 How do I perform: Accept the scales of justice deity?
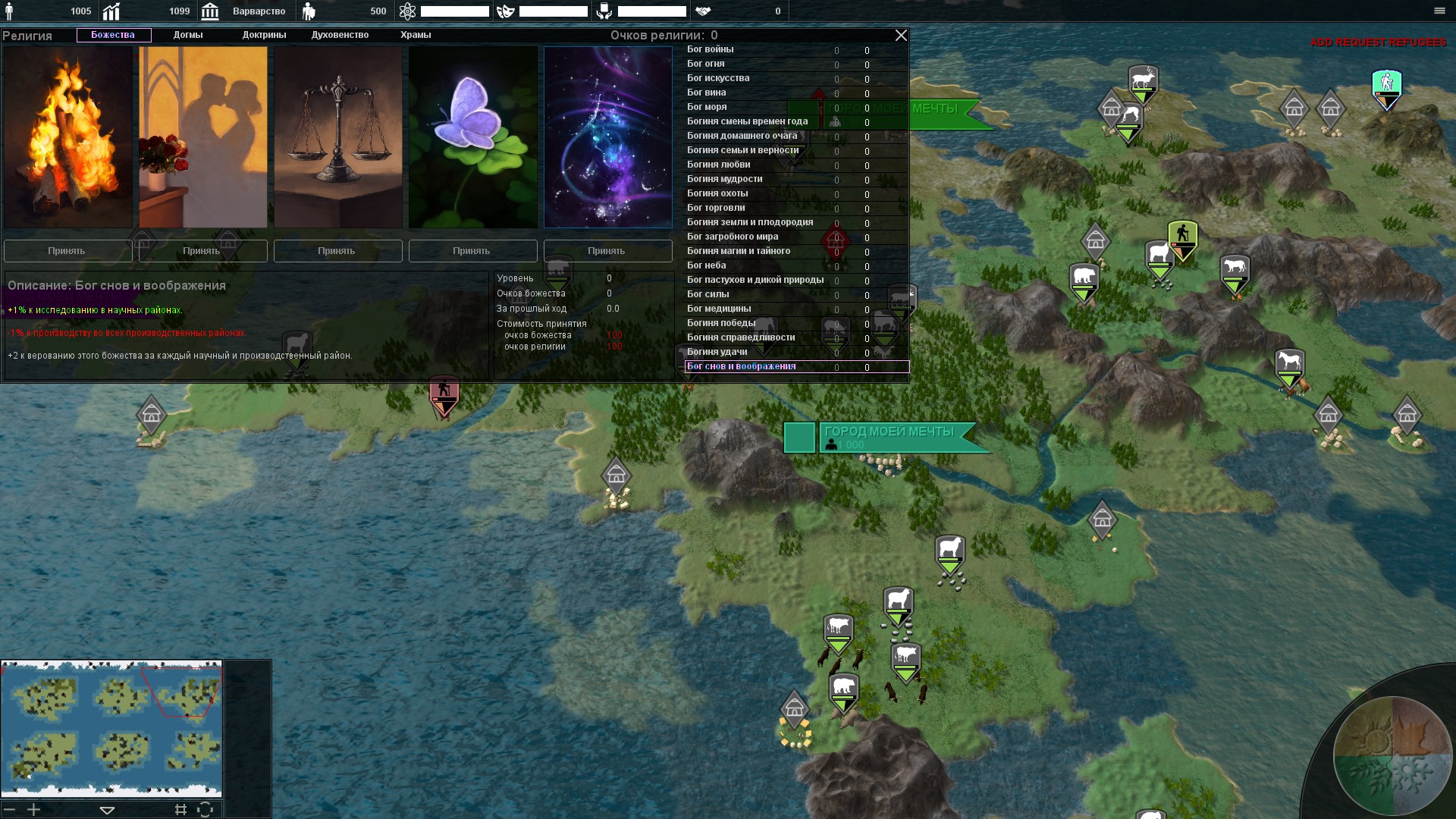point(337,251)
